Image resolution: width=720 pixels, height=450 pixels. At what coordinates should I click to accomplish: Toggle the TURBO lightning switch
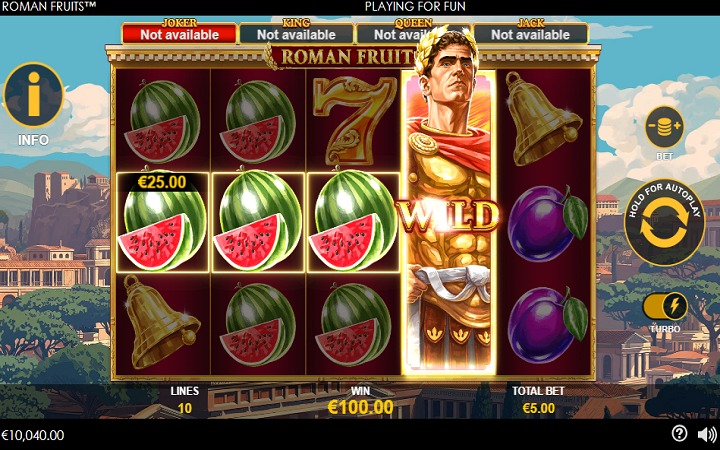(665, 306)
